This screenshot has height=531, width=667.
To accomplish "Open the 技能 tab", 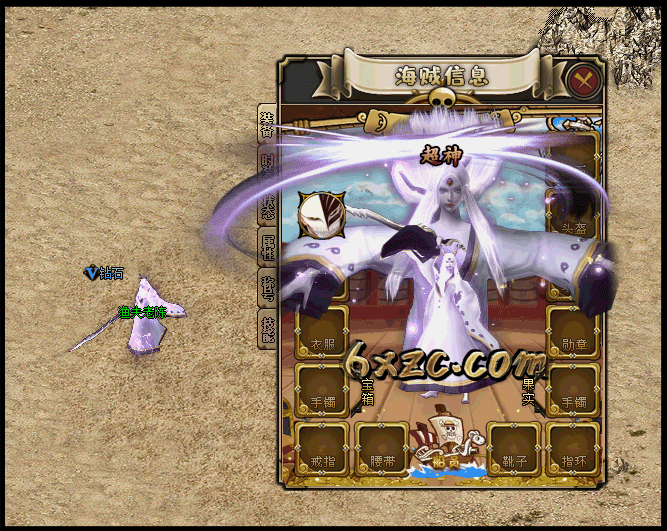I will click(x=267, y=328).
